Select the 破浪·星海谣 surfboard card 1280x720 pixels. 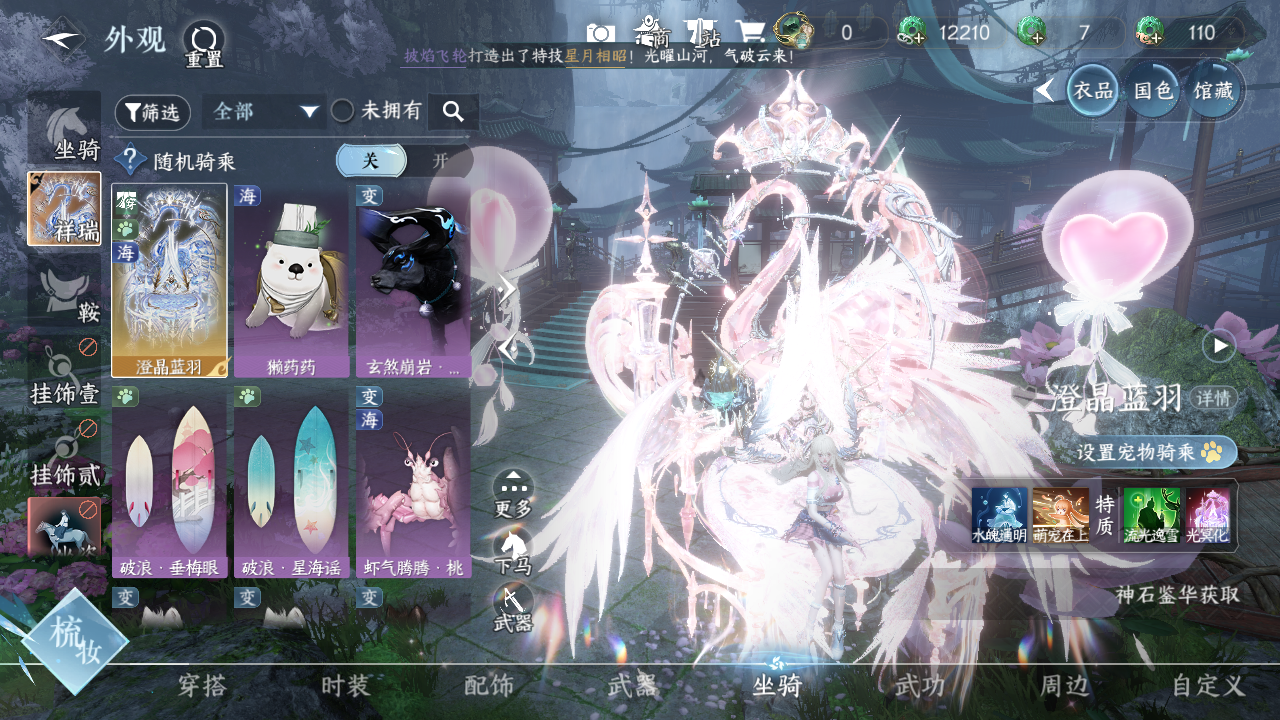tap(292, 482)
